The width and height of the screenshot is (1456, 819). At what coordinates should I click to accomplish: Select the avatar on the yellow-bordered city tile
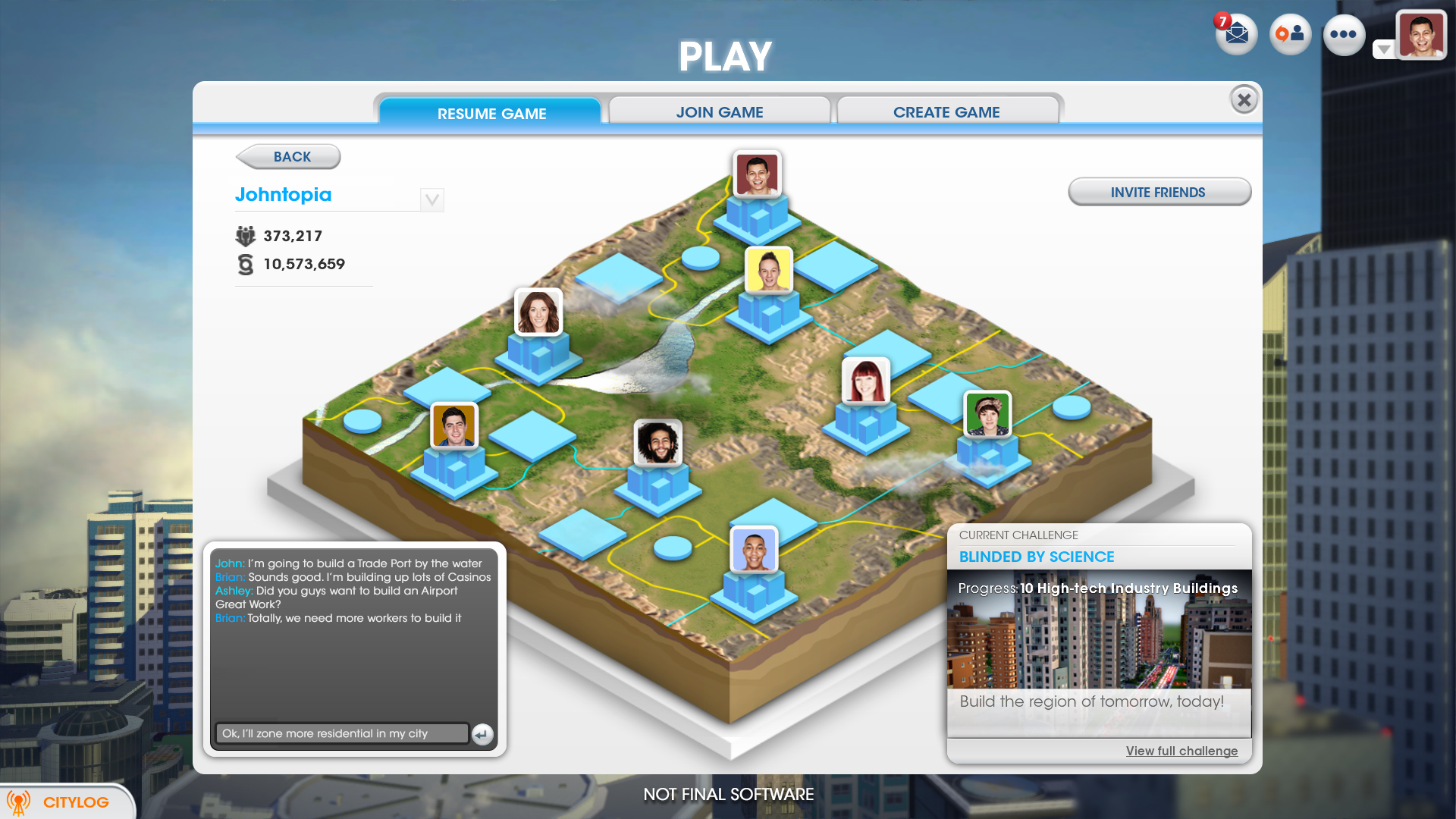coord(767,269)
